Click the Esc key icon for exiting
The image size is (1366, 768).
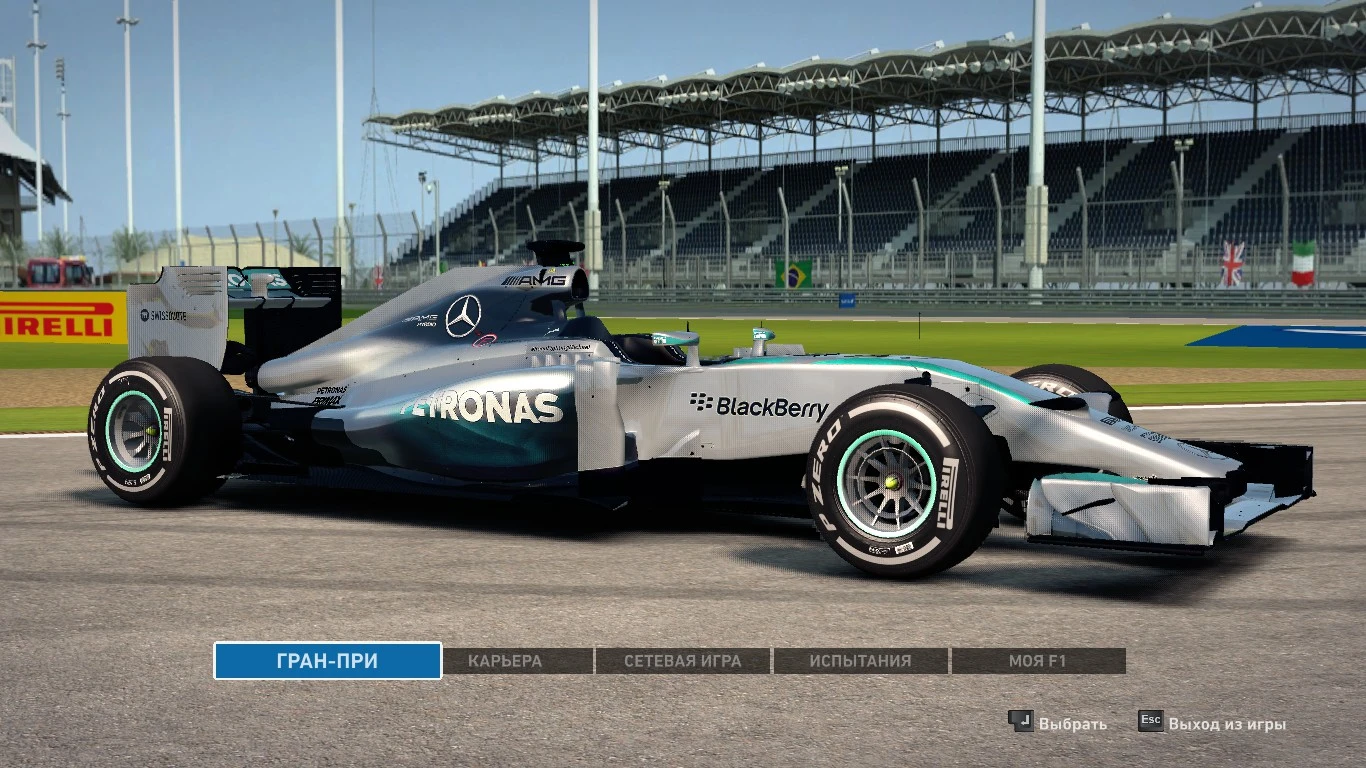coord(1150,721)
